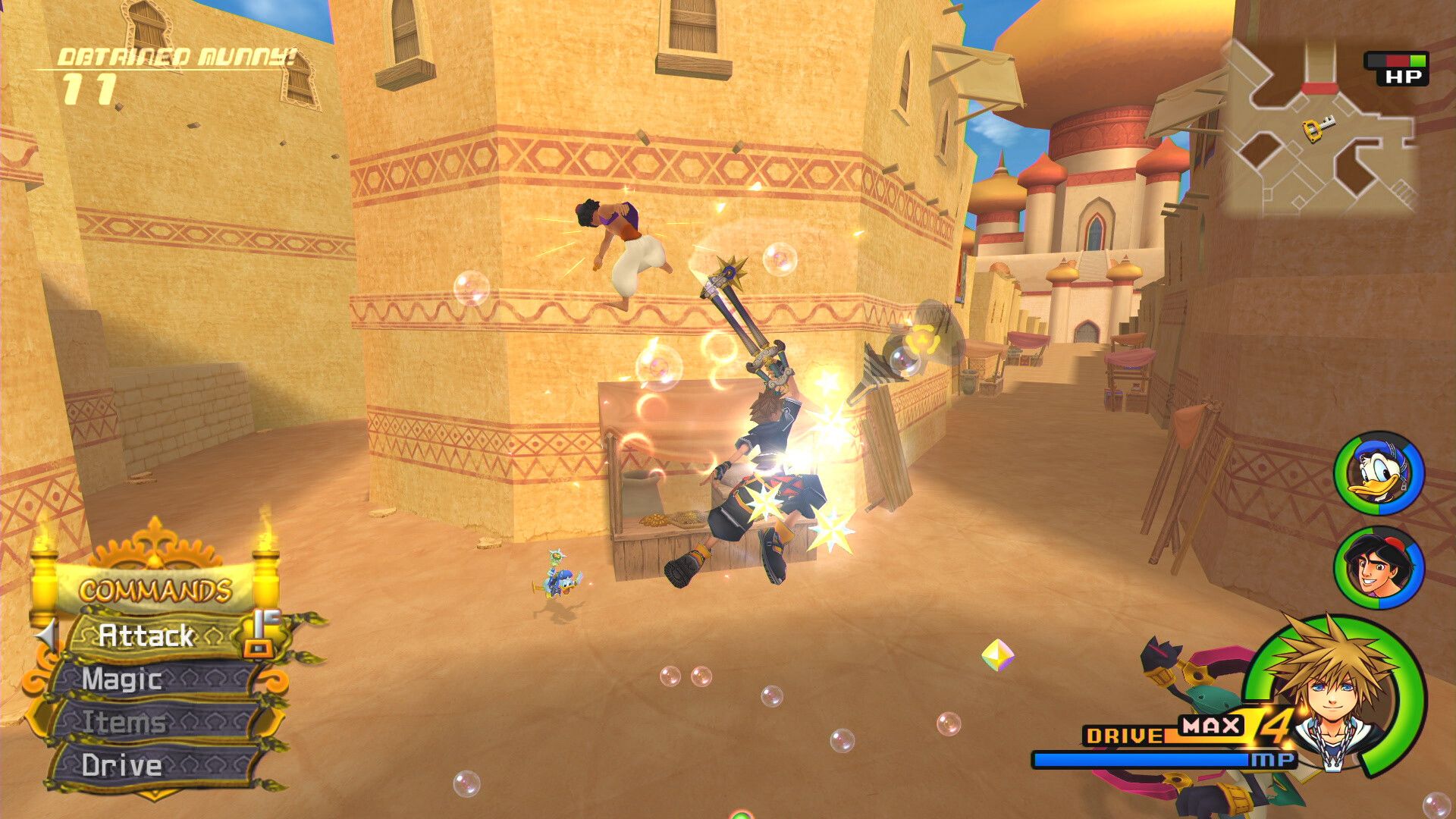Screen dimensions: 1456x819
Task: Select the Attack command
Action: [144, 637]
